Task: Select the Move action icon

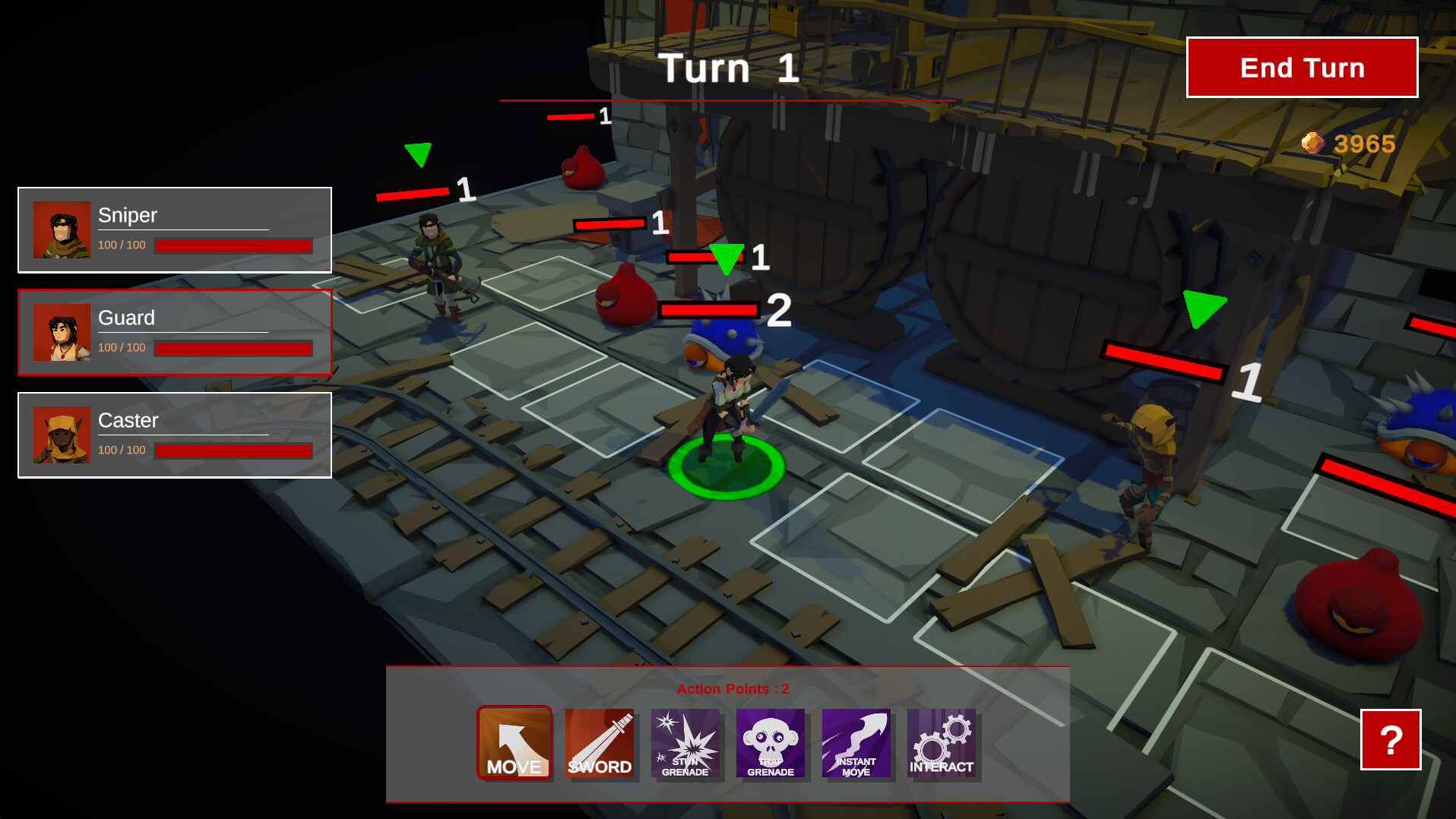Action: [514, 743]
